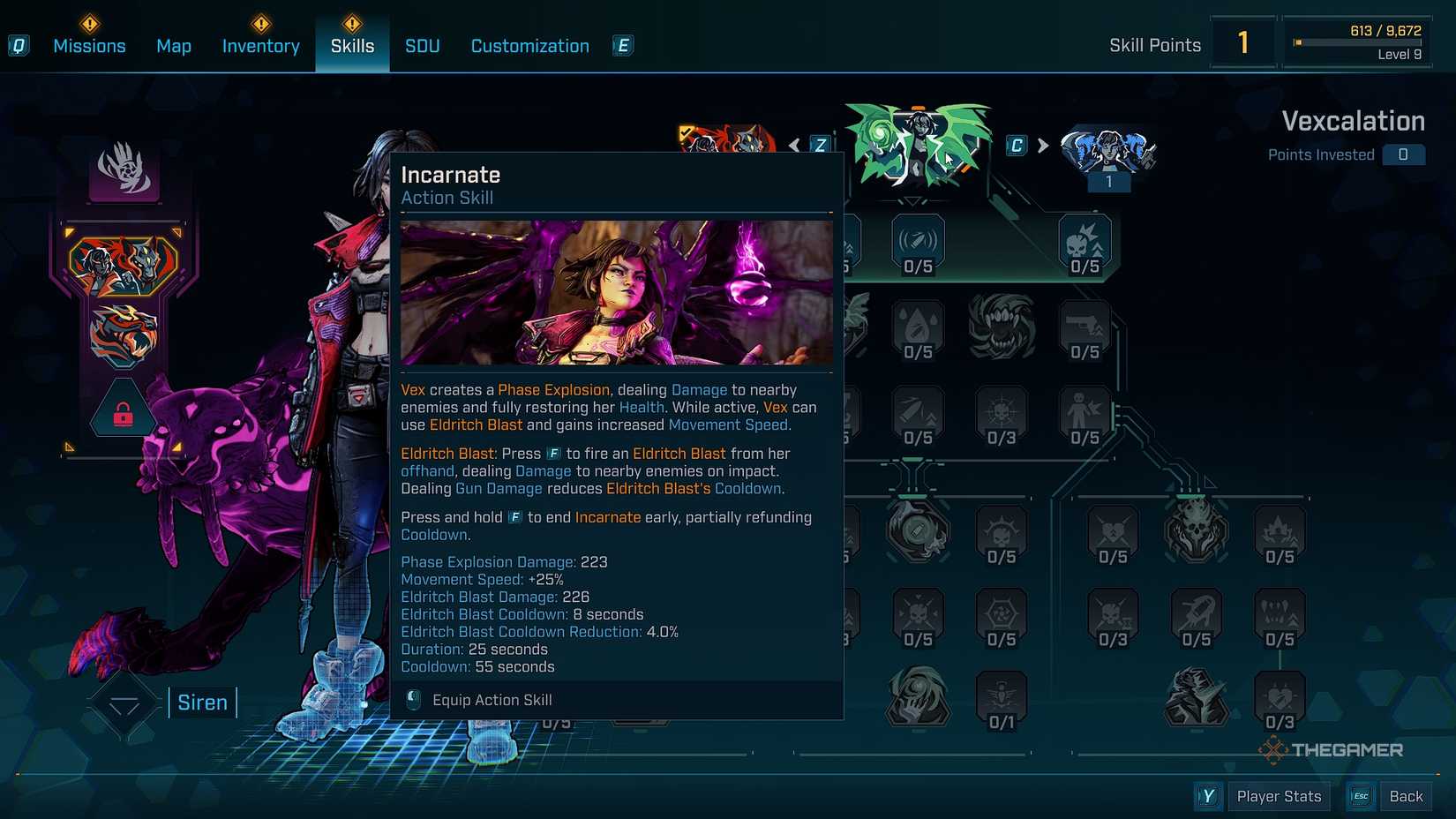The width and height of the screenshot is (1456, 819).
Task: Browse to the next action skill with right chevron
Action: coord(1041,146)
